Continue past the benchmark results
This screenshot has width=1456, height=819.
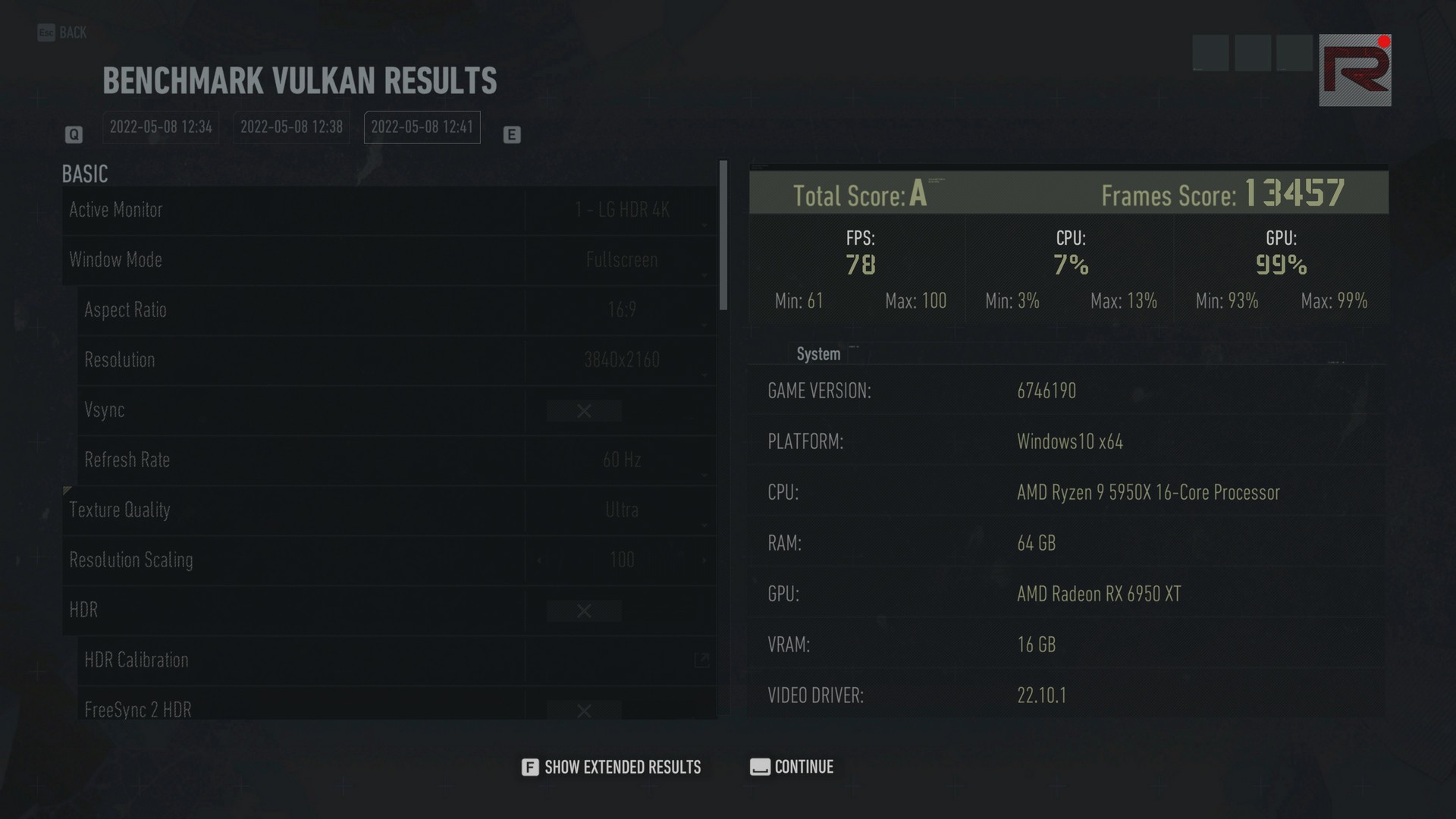pos(792,767)
